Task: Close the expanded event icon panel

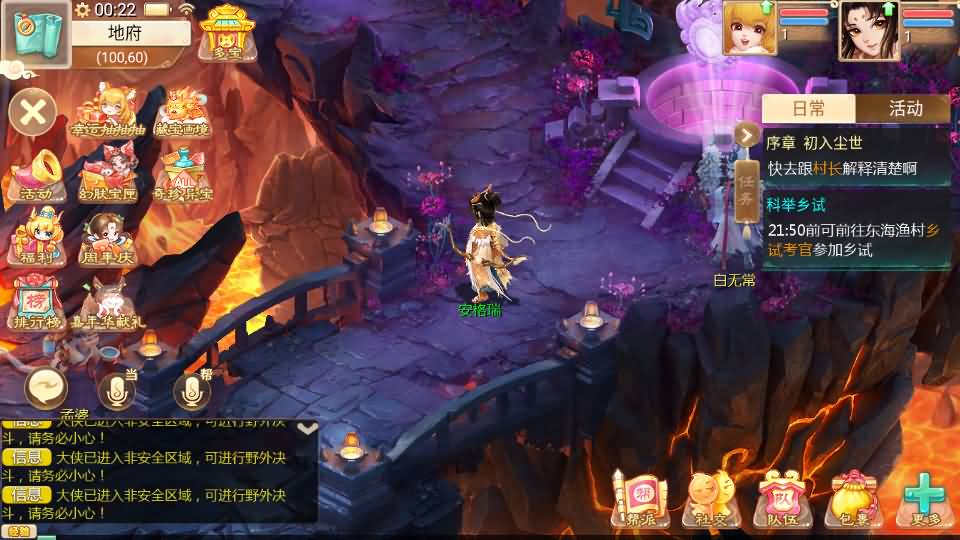Action: (x=33, y=111)
